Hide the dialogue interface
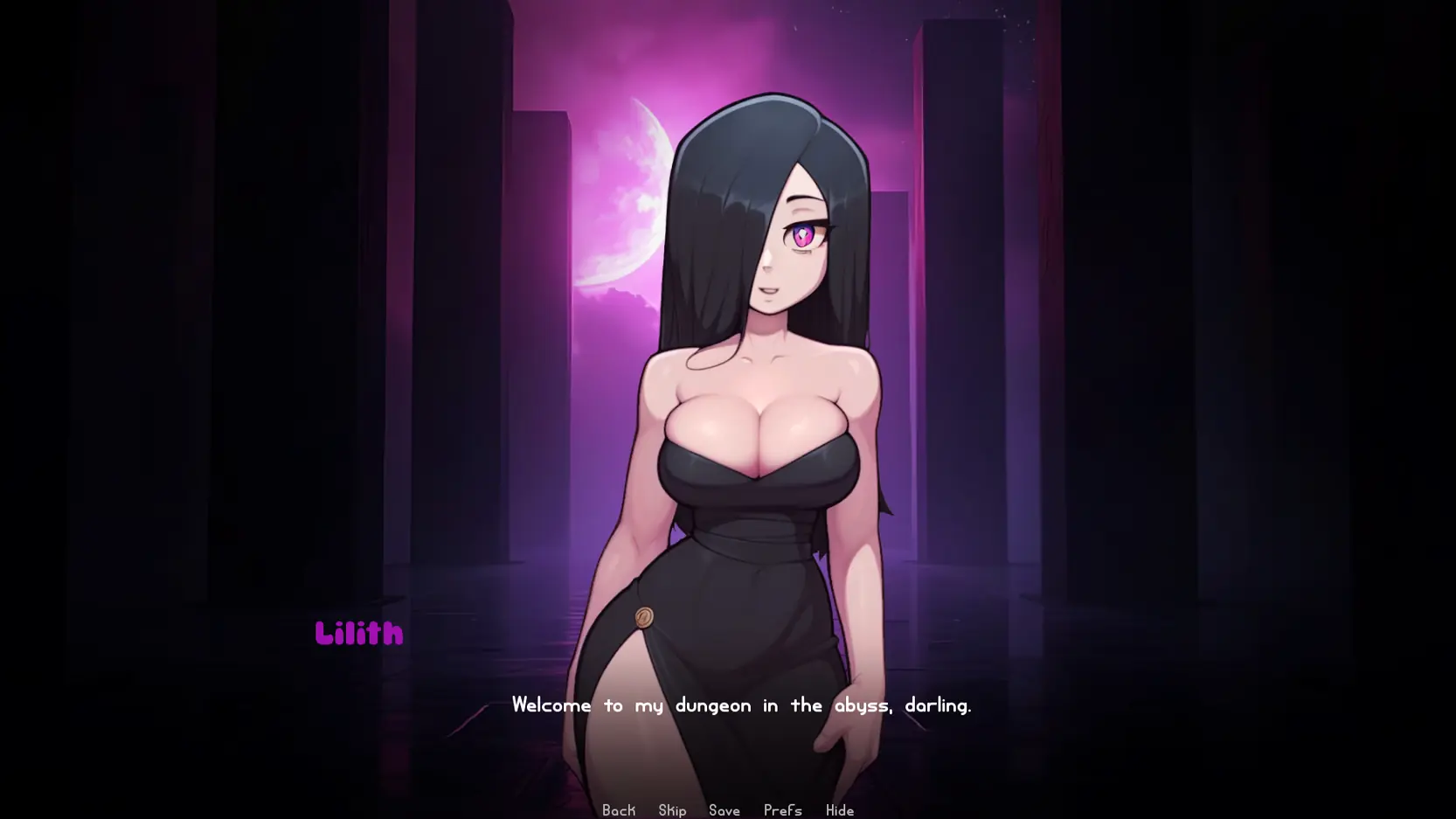Viewport: 1456px width, 819px height. (x=840, y=810)
